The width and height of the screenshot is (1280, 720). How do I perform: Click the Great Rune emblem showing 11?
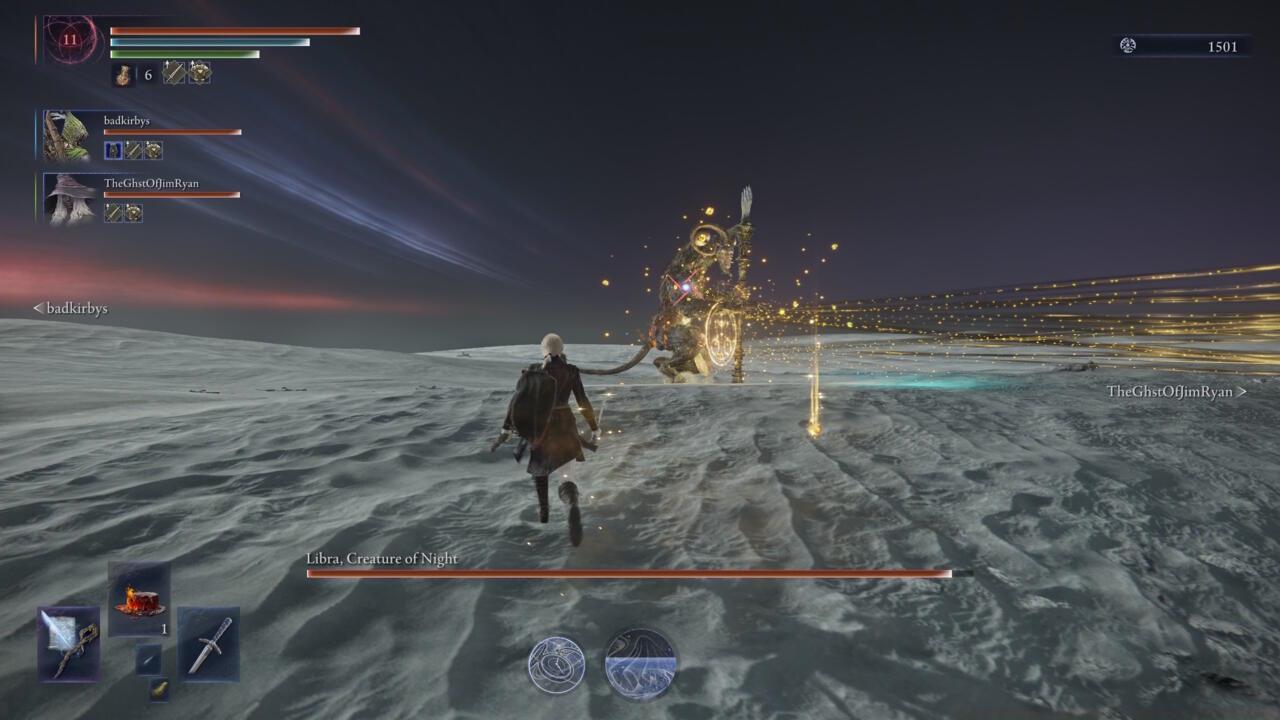pyautogui.click(x=69, y=40)
